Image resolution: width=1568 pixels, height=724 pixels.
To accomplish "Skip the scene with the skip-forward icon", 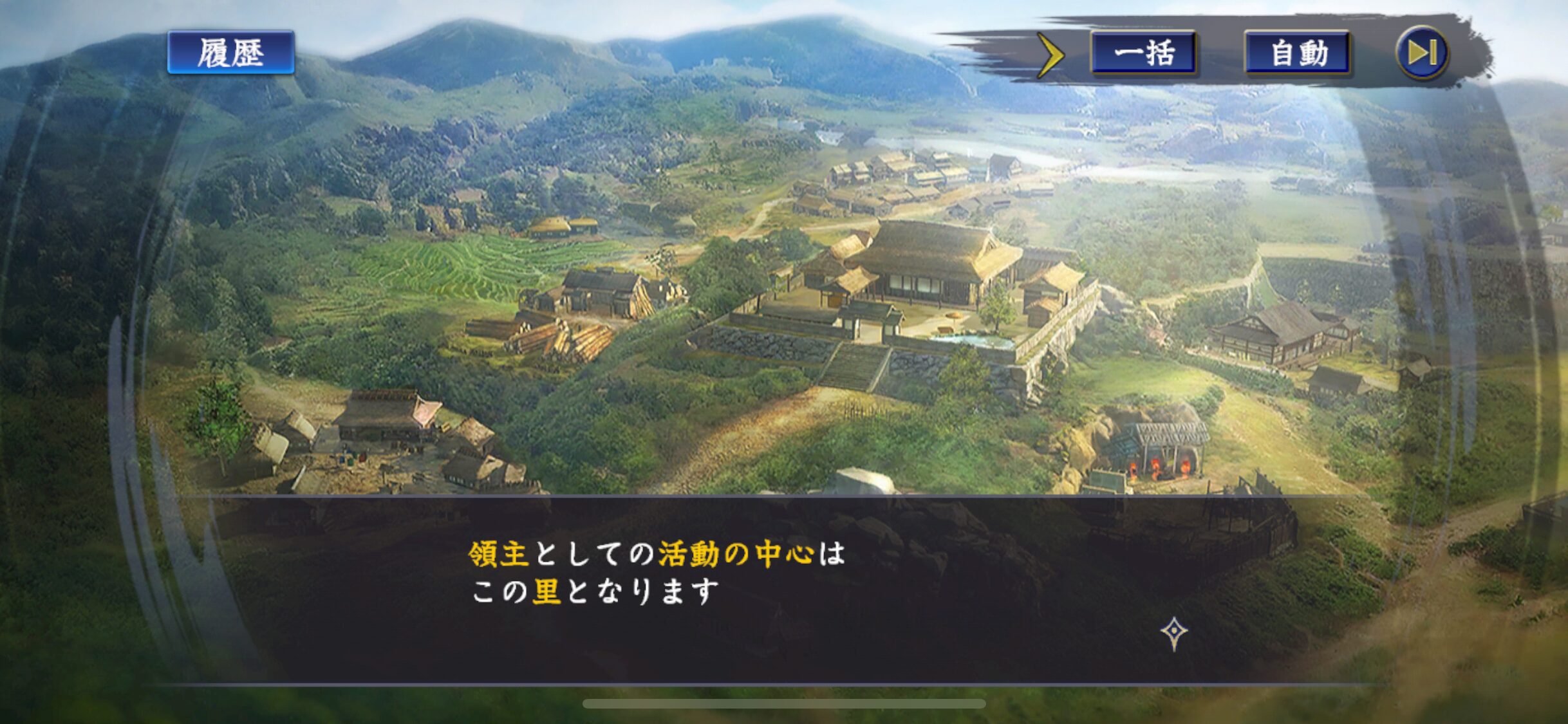I will pyautogui.click(x=1422, y=53).
